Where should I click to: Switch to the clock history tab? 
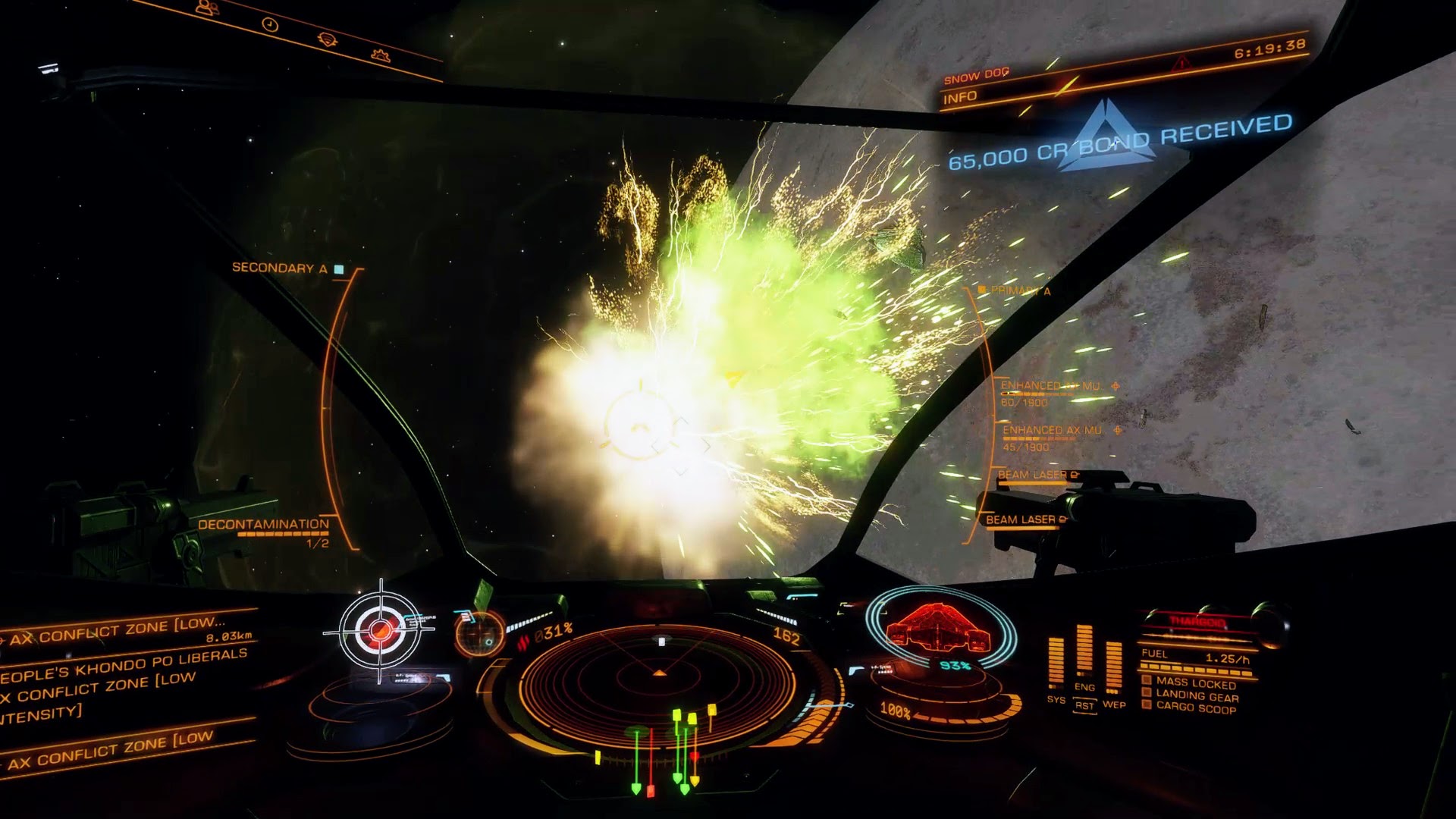click(270, 25)
